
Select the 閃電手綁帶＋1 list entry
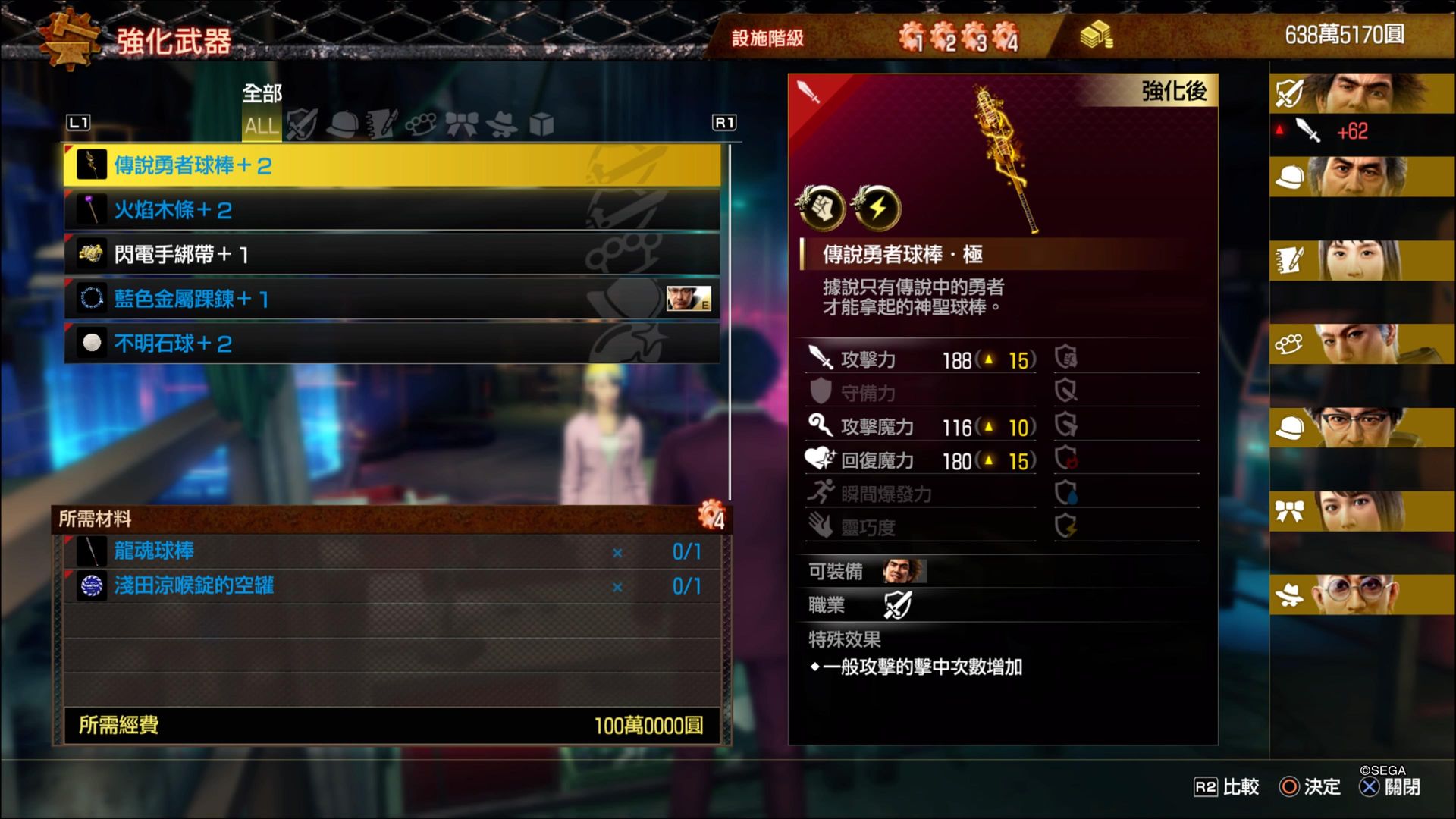[303, 255]
